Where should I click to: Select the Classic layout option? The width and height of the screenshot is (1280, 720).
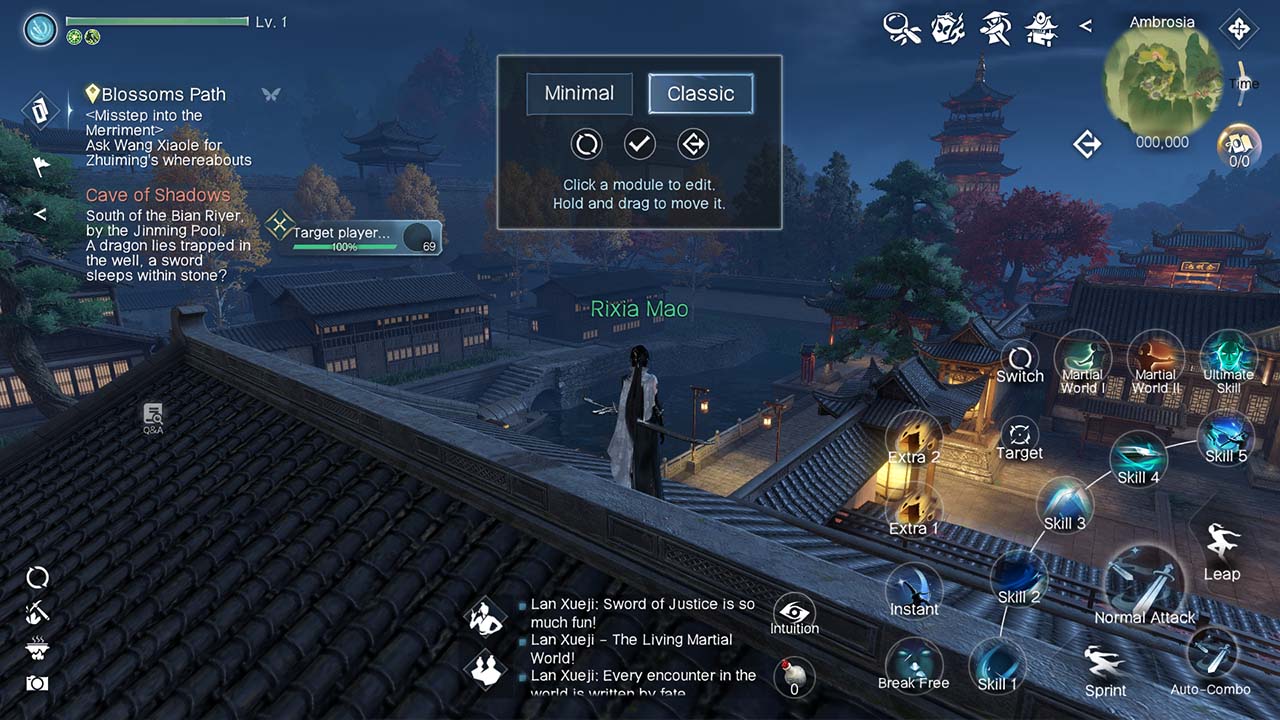[x=700, y=94]
